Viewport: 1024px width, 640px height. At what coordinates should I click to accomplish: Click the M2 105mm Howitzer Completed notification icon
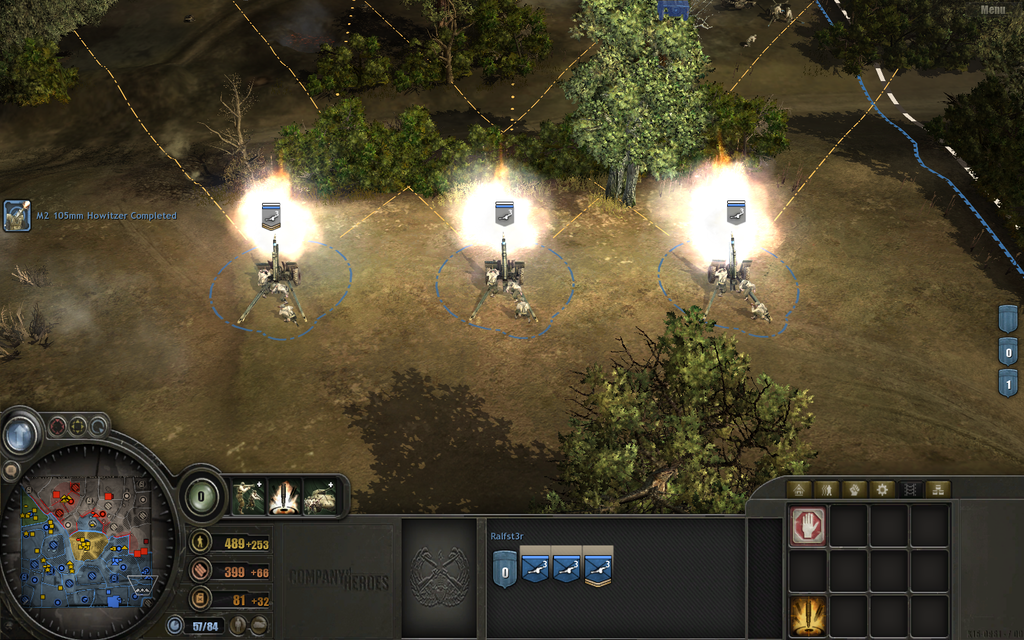point(17,215)
